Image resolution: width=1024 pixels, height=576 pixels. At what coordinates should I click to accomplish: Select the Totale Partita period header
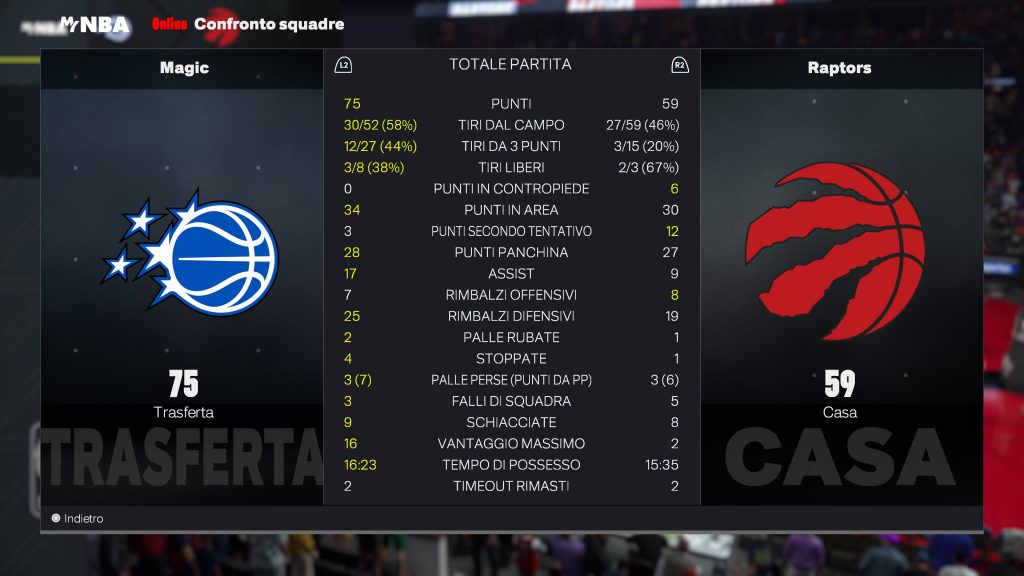coord(510,65)
